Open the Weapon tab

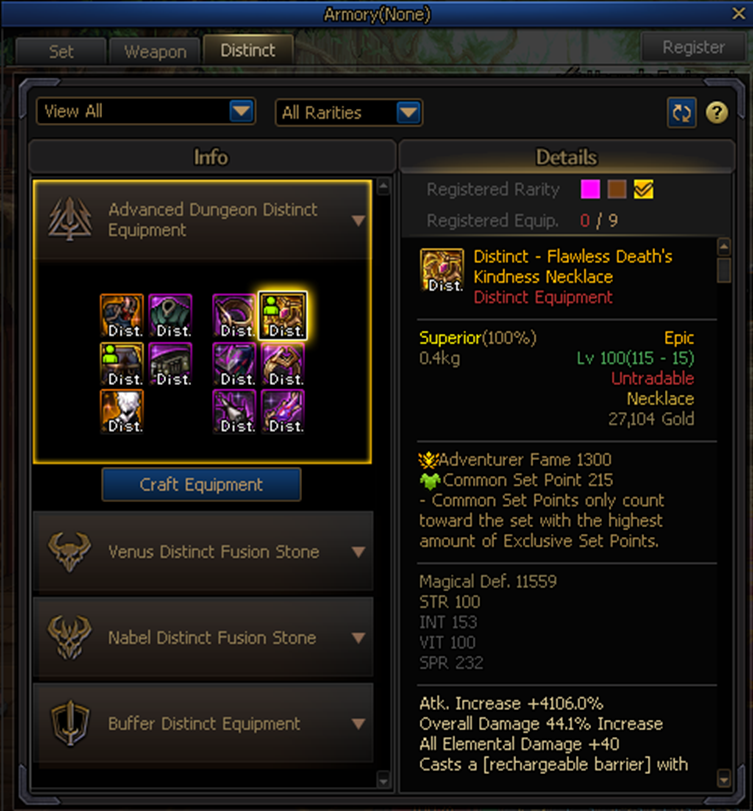point(155,51)
